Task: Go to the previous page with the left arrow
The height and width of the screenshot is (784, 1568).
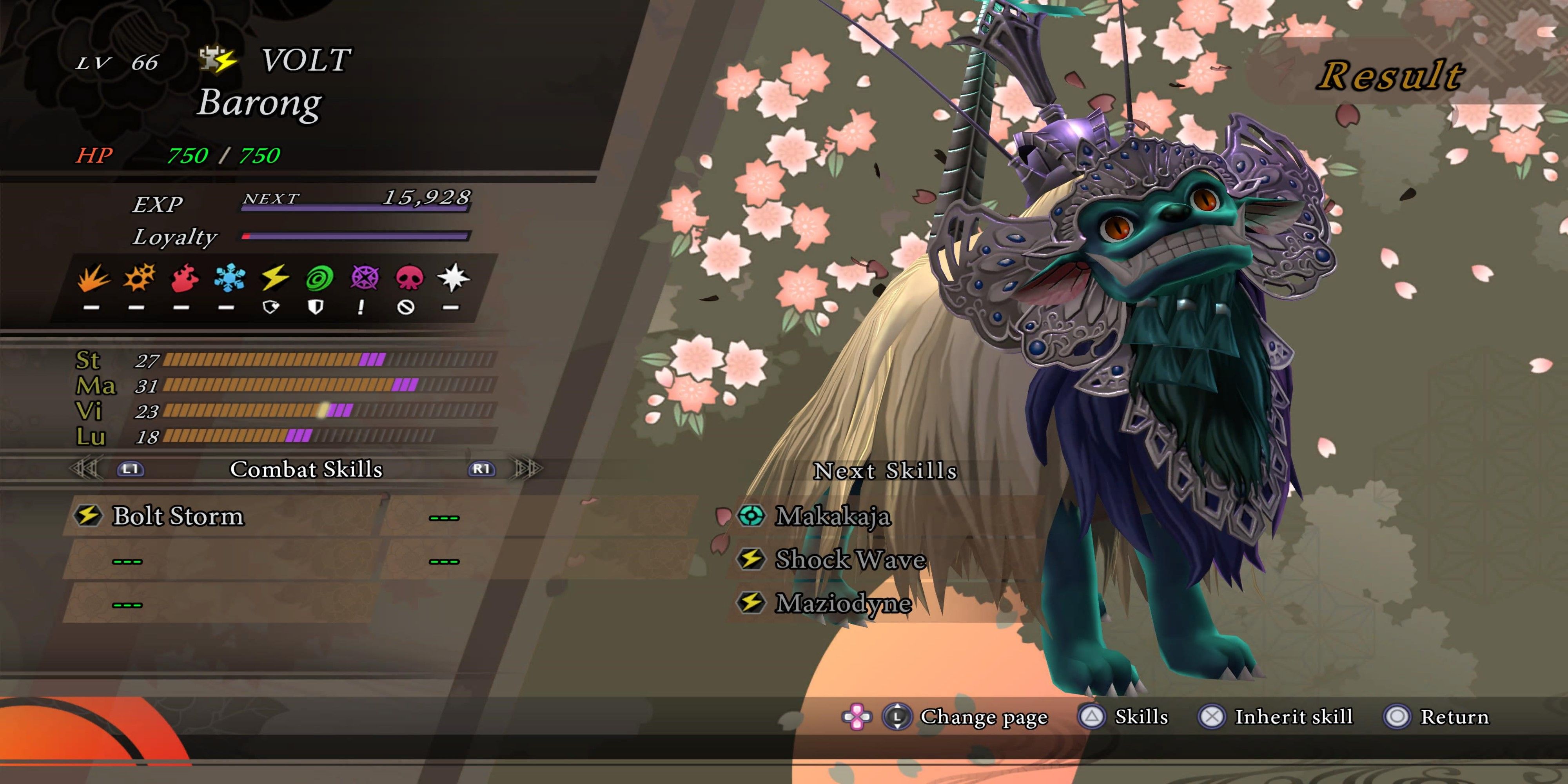Action: coord(85,469)
